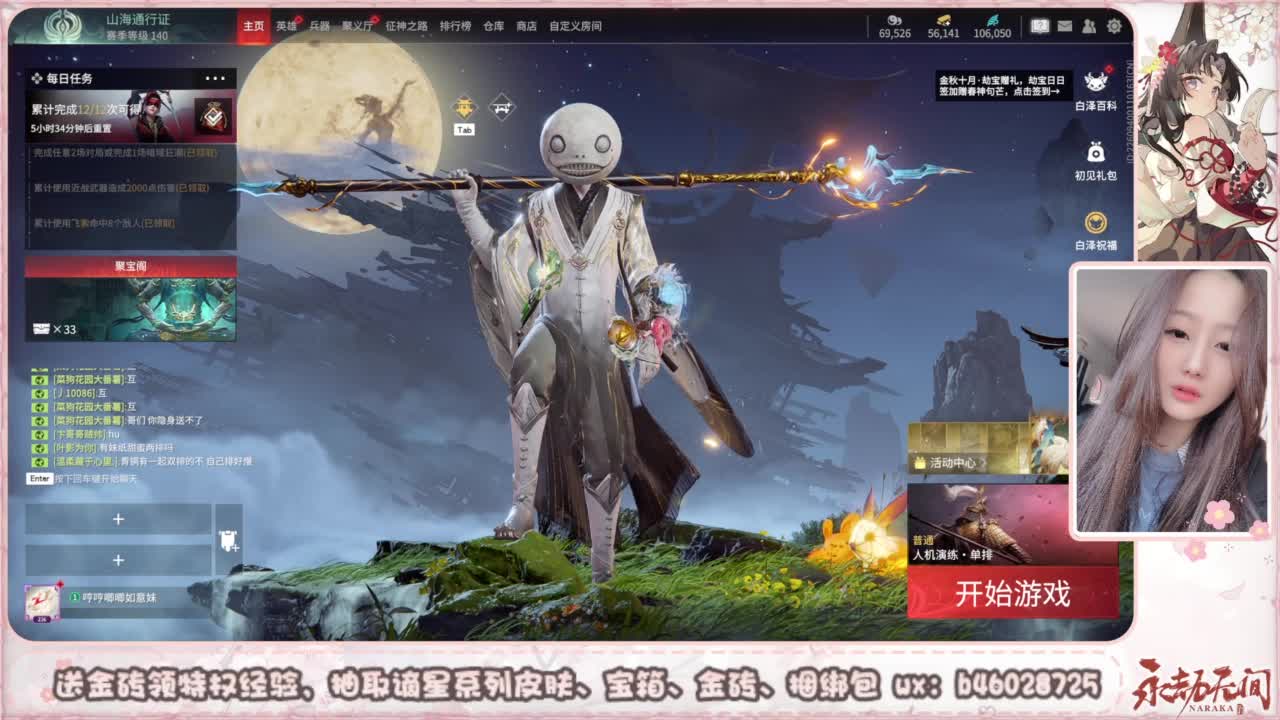Click the outfit plus icon beside teammate slots
Image resolution: width=1280 pixels, height=720 pixels.
point(228,541)
